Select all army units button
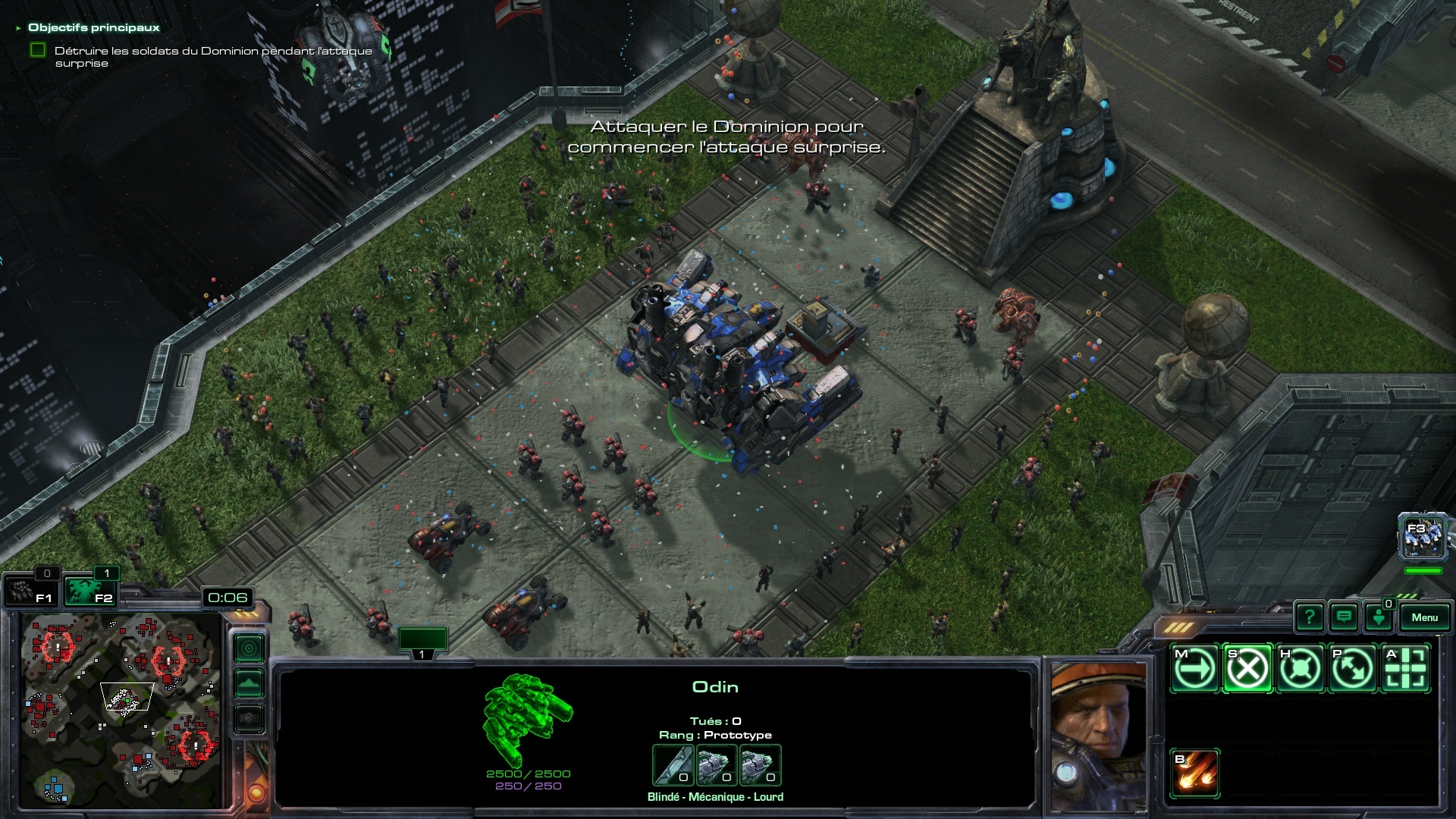 pos(89,591)
